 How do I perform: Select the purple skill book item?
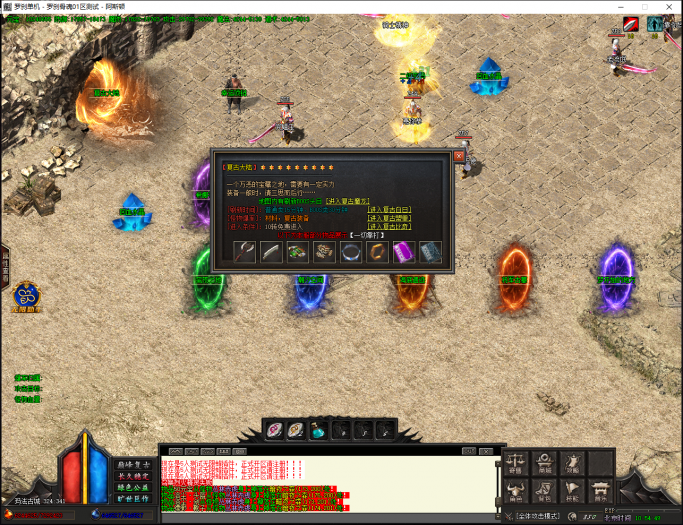[x=403, y=253]
